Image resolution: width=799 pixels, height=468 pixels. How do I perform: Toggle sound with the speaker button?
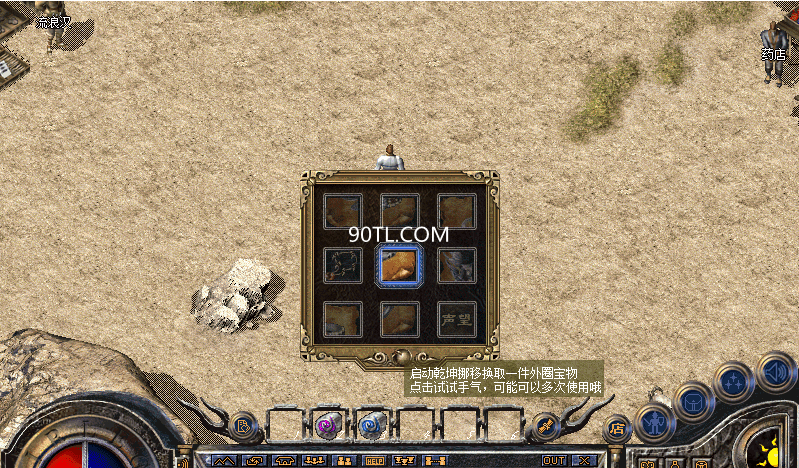point(775,372)
